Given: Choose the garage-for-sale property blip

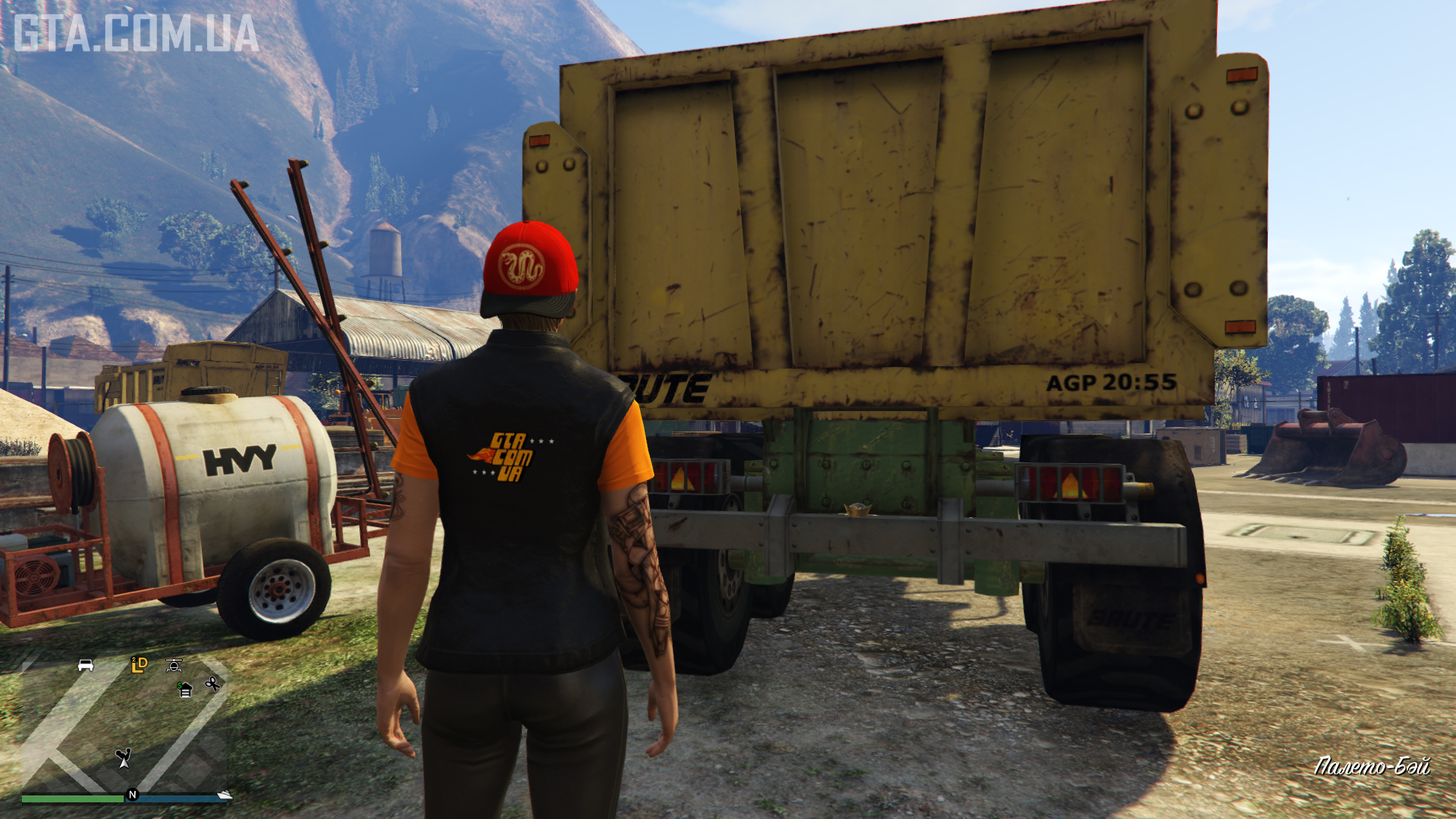Looking at the screenshot, I should tap(185, 689).
